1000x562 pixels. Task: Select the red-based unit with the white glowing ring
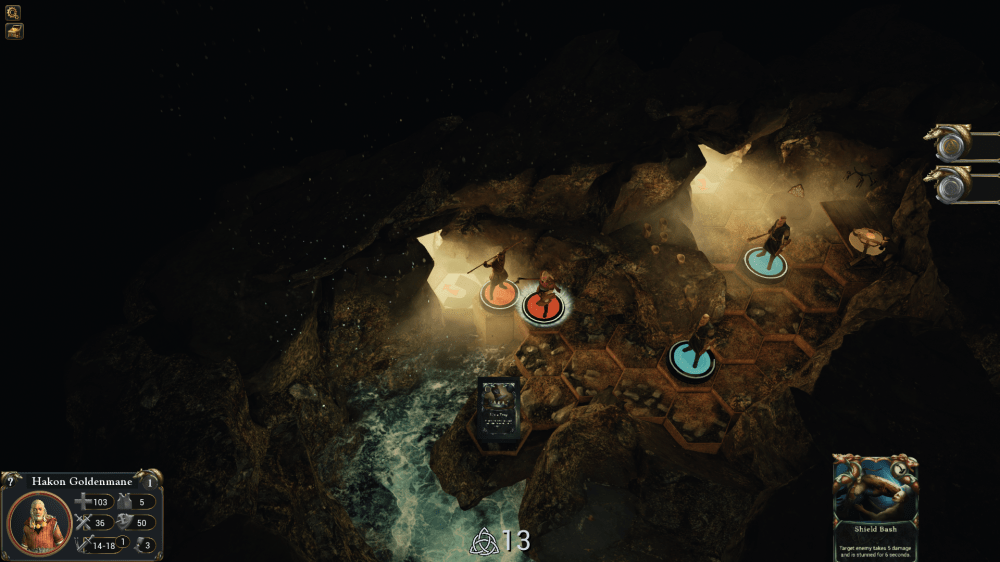[544, 307]
